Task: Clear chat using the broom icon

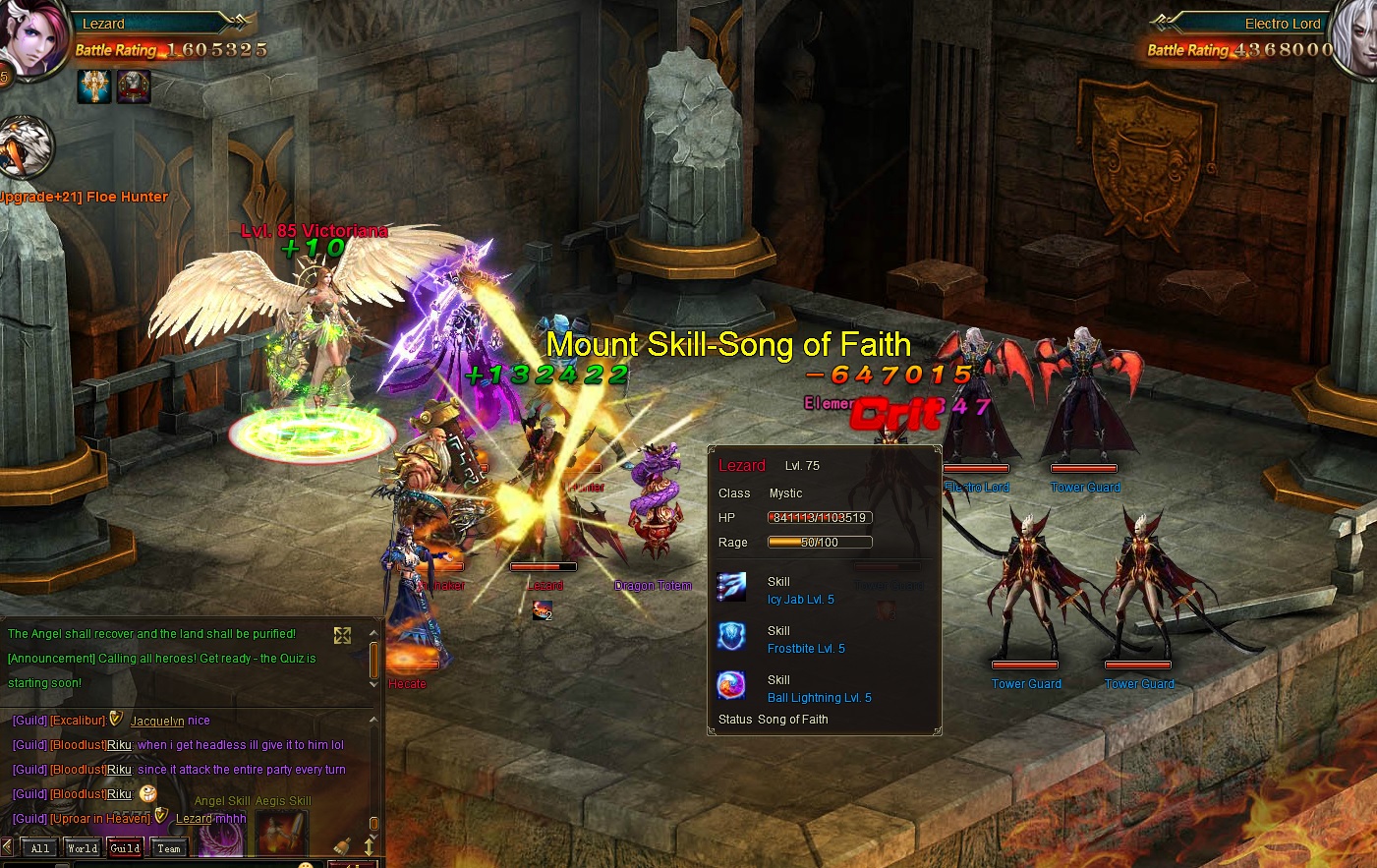Action: 342,846
